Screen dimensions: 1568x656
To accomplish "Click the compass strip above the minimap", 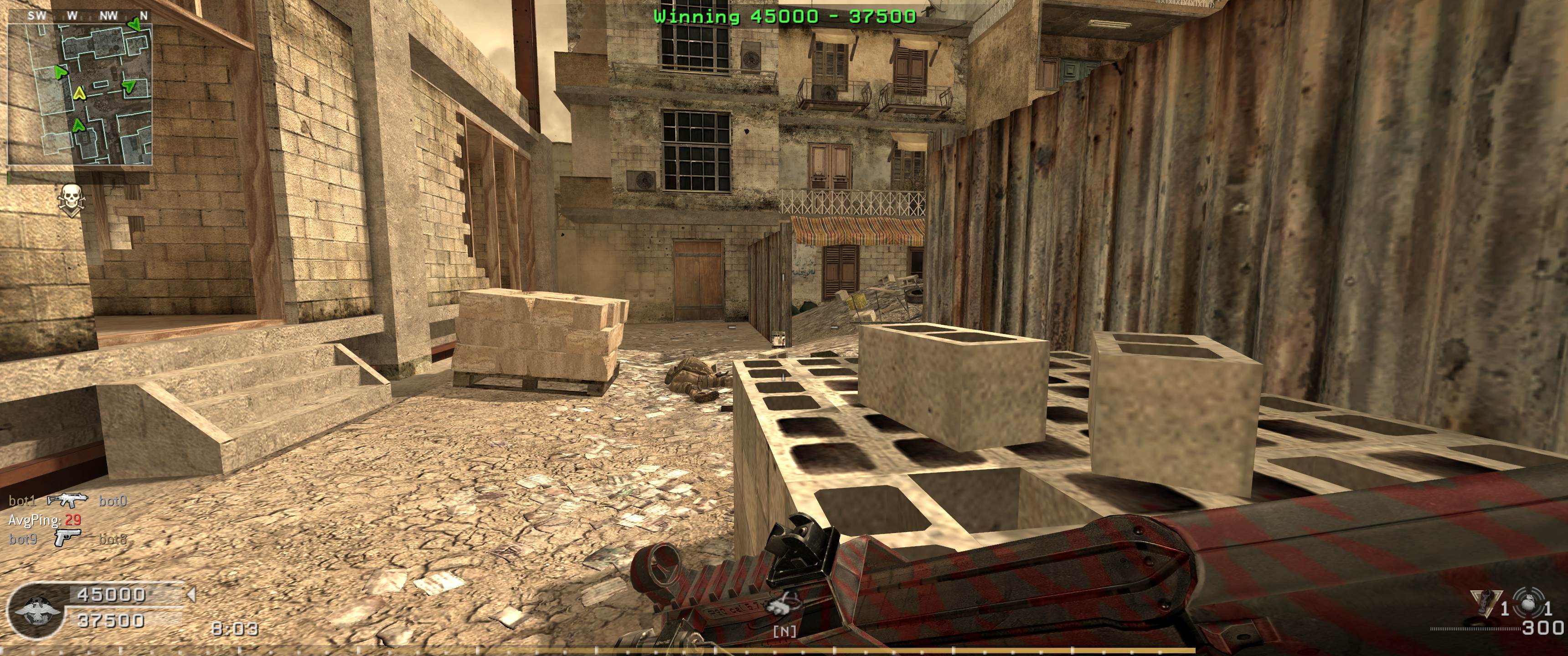I will pos(80,16).
